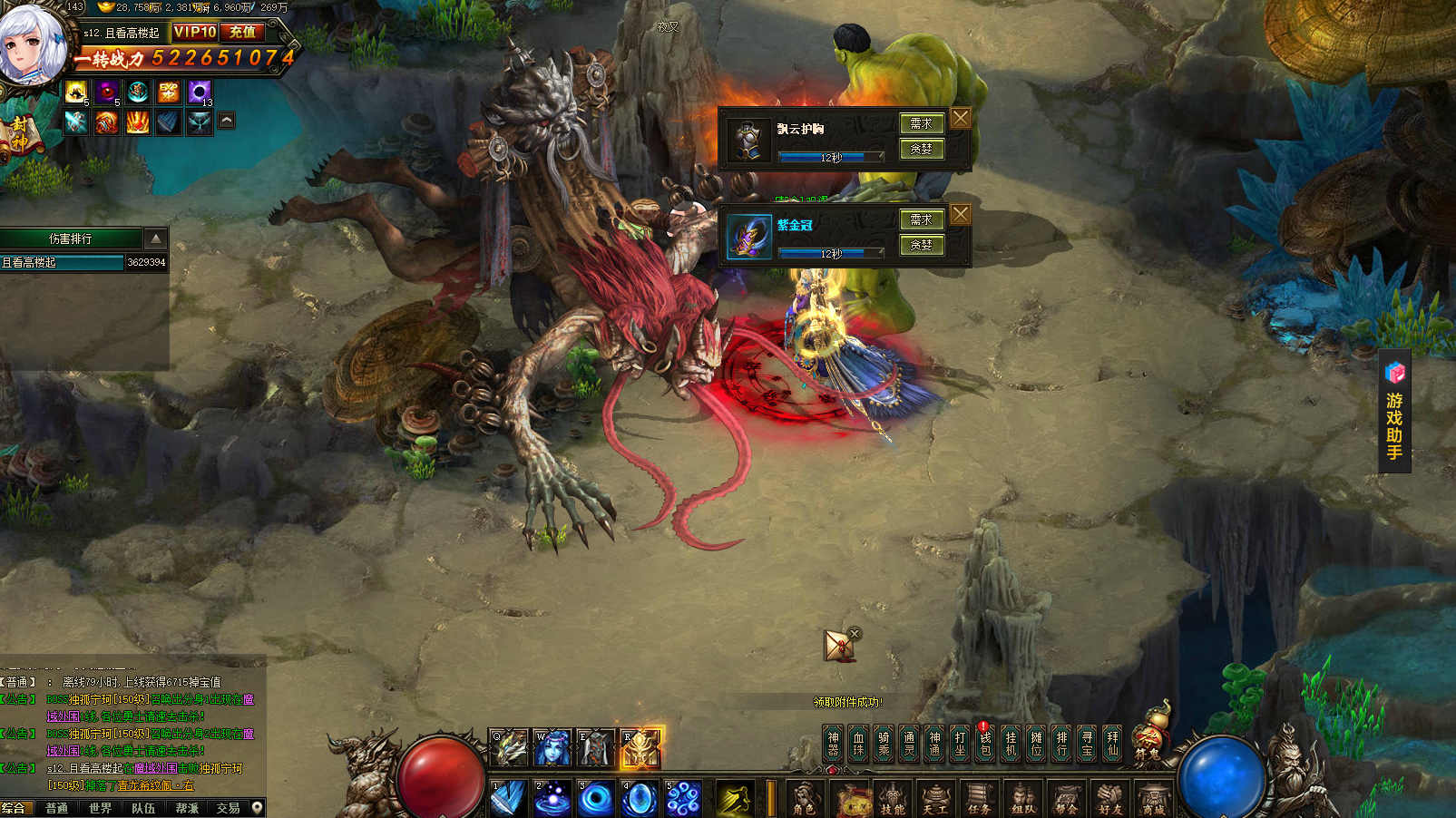Image resolution: width=1456 pixels, height=818 pixels.
Task: Open the 商城 shop menu
Action: [1153, 800]
